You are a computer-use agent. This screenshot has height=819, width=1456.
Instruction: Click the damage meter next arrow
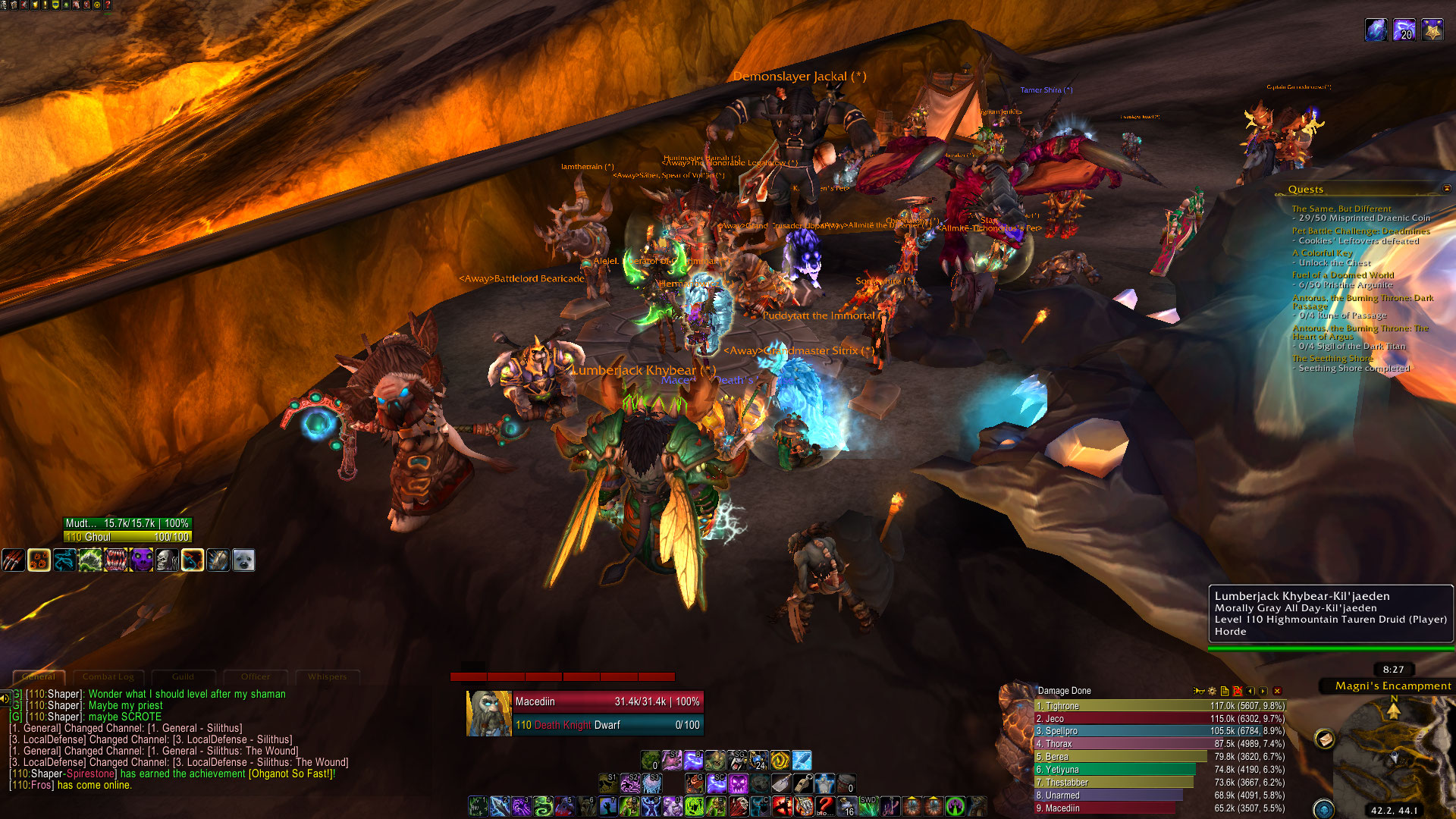[x=1263, y=691]
